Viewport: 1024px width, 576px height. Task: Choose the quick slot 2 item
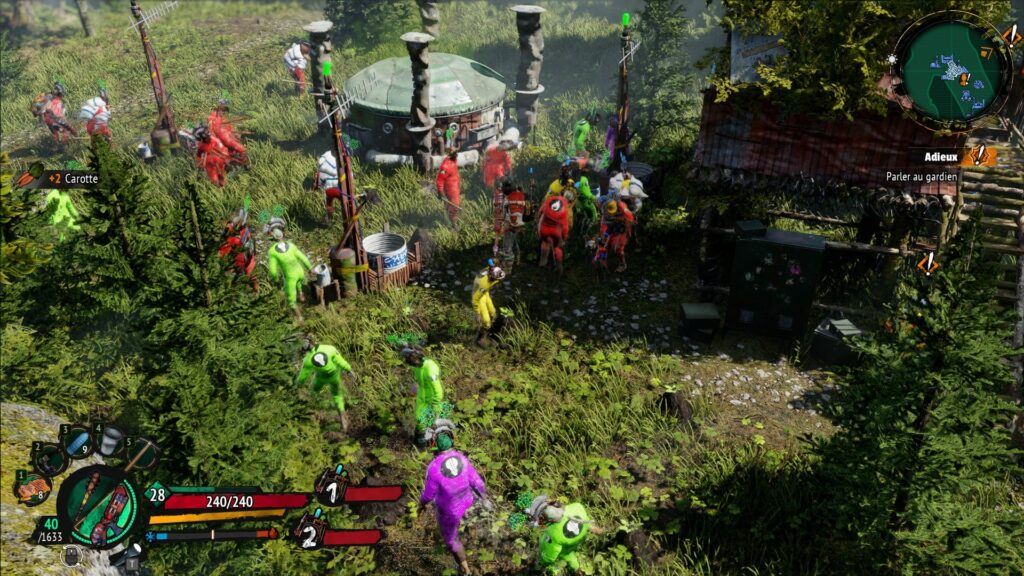49,458
